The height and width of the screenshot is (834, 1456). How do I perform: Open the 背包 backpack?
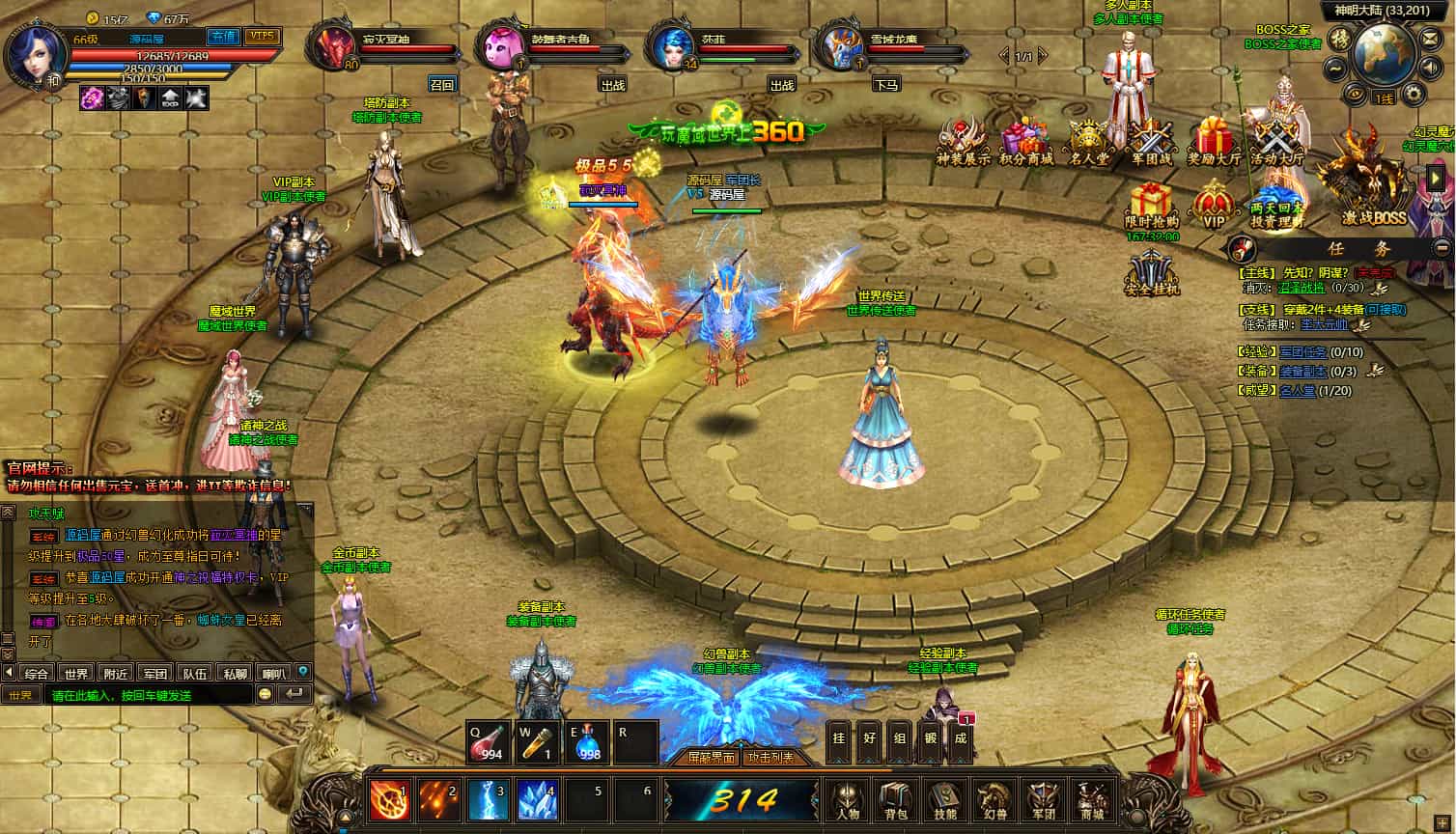click(x=896, y=799)
